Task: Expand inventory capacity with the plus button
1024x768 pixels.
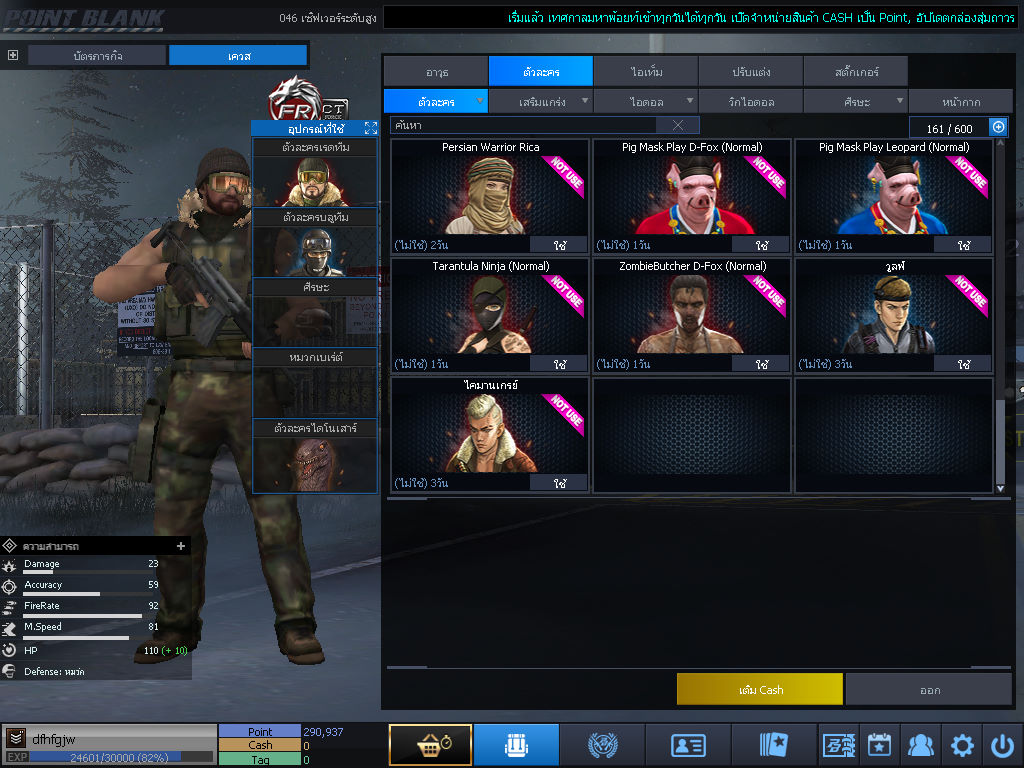Action: (997, 127)
